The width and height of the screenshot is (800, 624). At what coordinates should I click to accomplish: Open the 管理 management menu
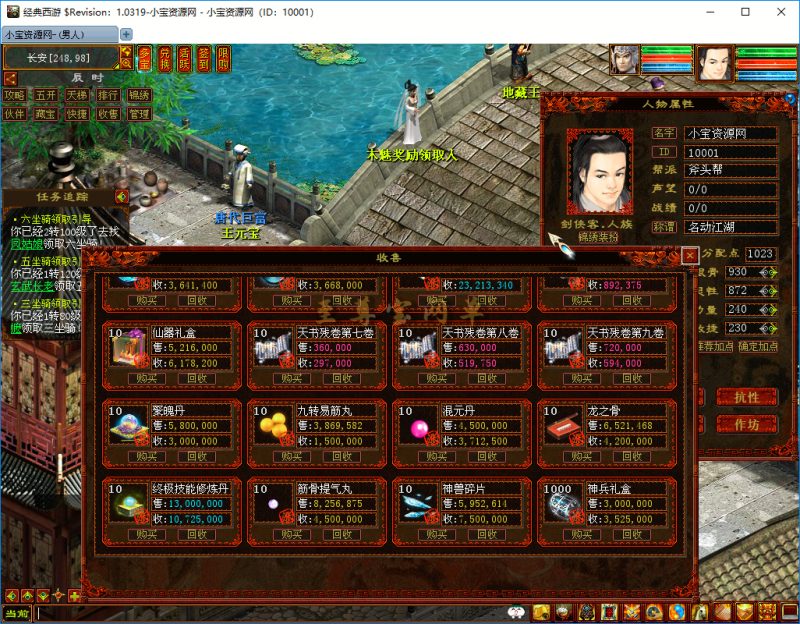pos(139,114)
